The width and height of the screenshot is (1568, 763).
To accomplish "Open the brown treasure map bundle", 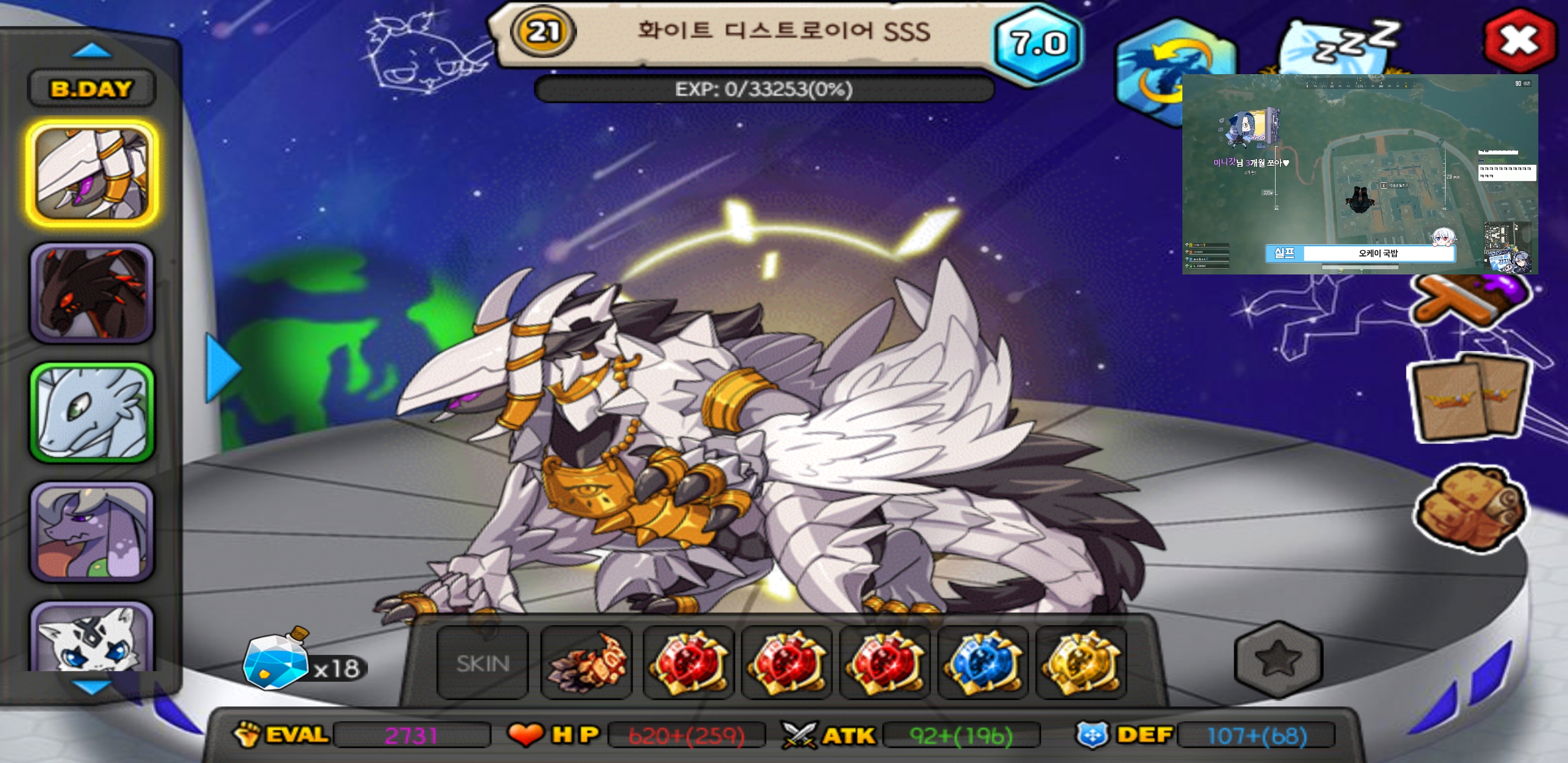I will point(1470,507).
